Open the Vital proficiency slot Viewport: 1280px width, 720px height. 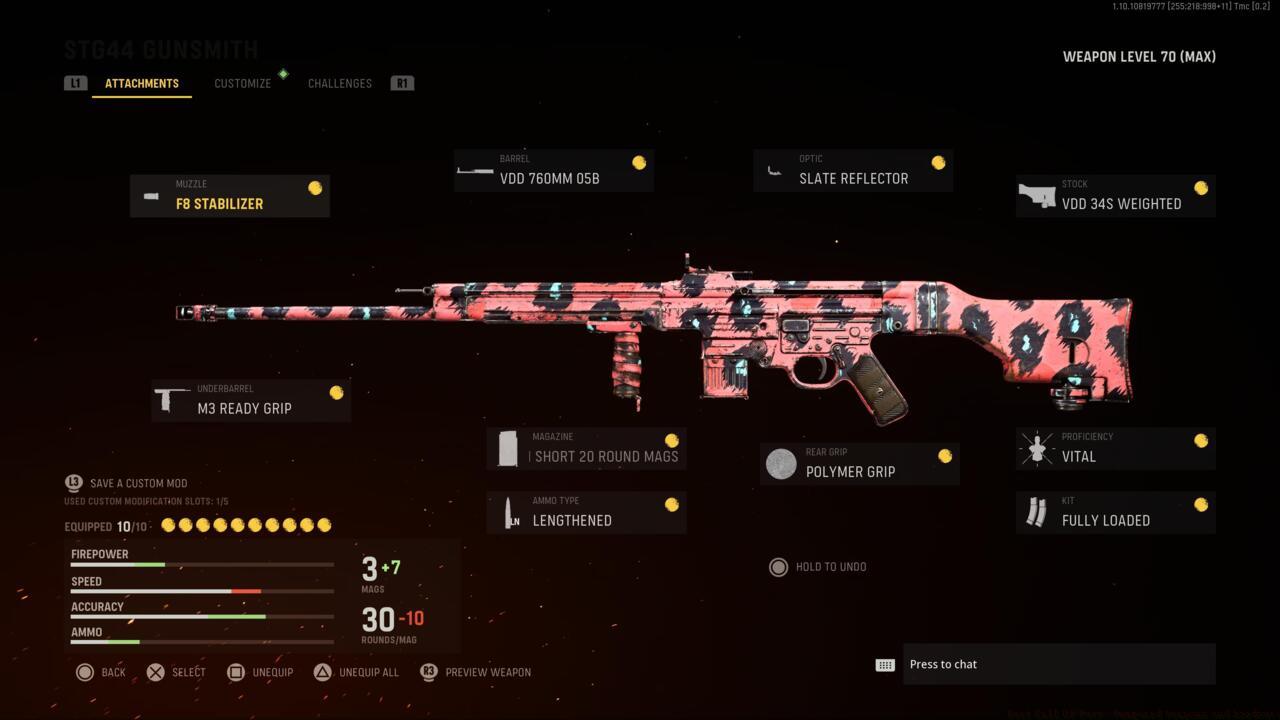(x=1115, y=448)
